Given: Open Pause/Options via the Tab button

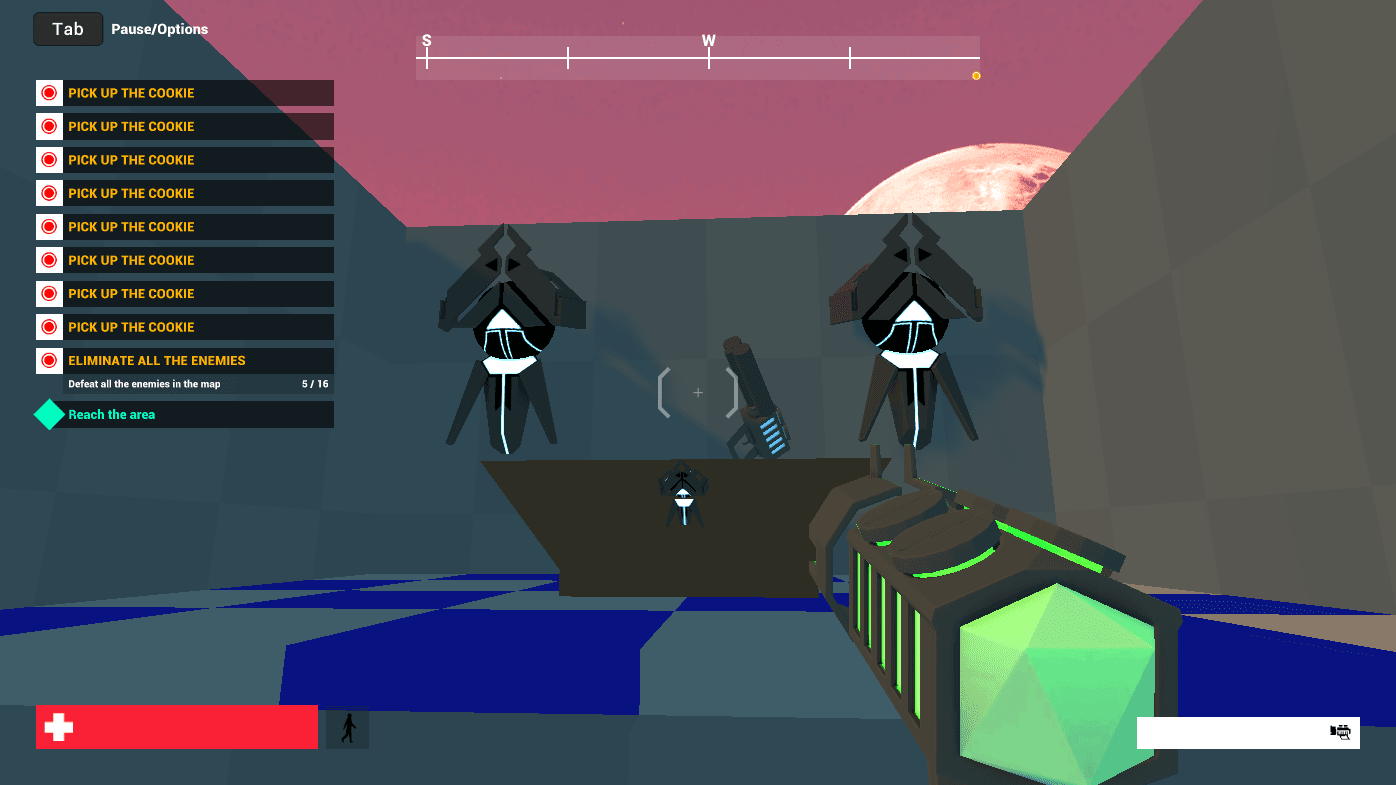Looking at the screenshot, I should coord(67,29).
